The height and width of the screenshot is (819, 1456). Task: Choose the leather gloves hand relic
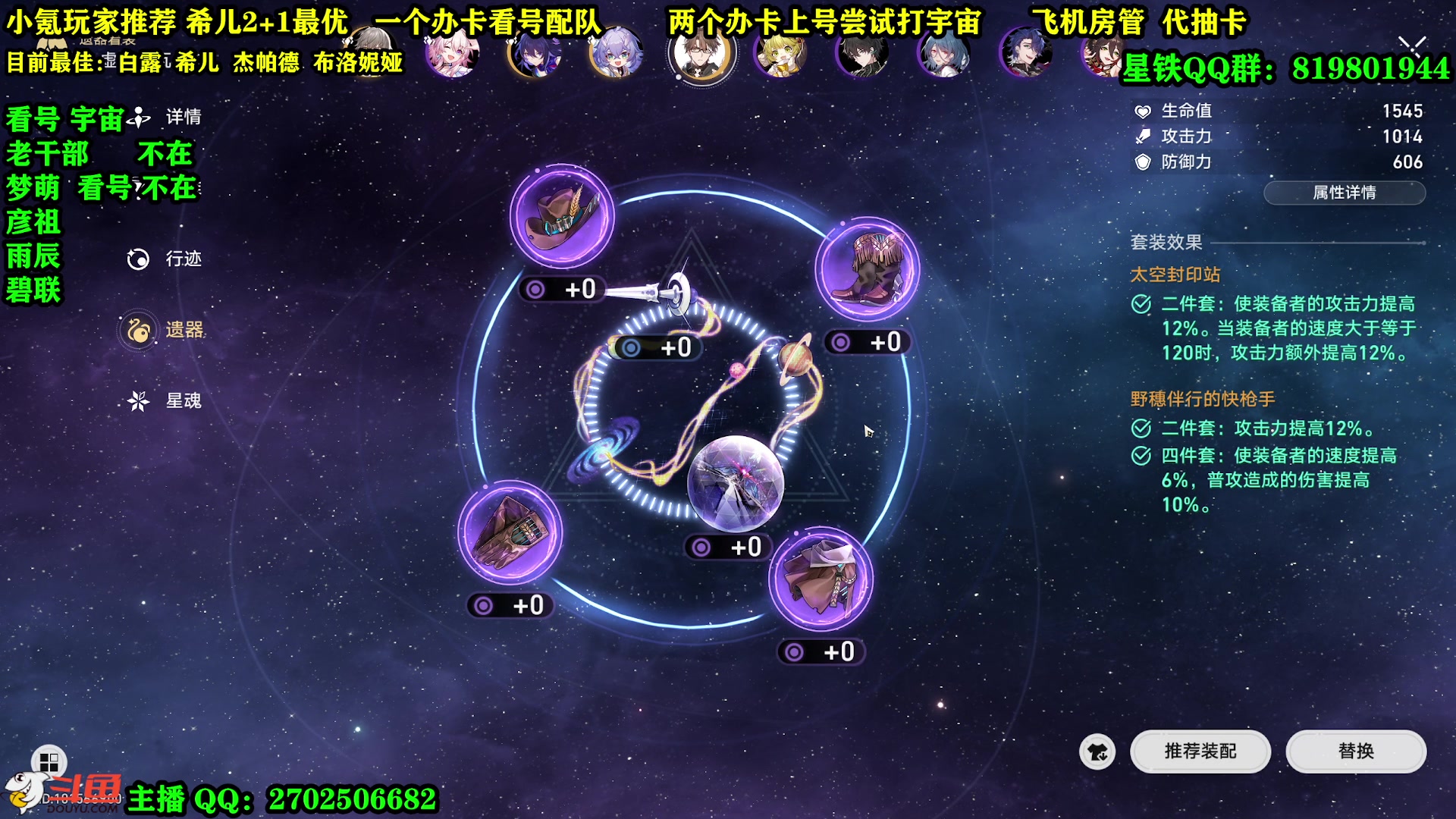pos(510,532)
